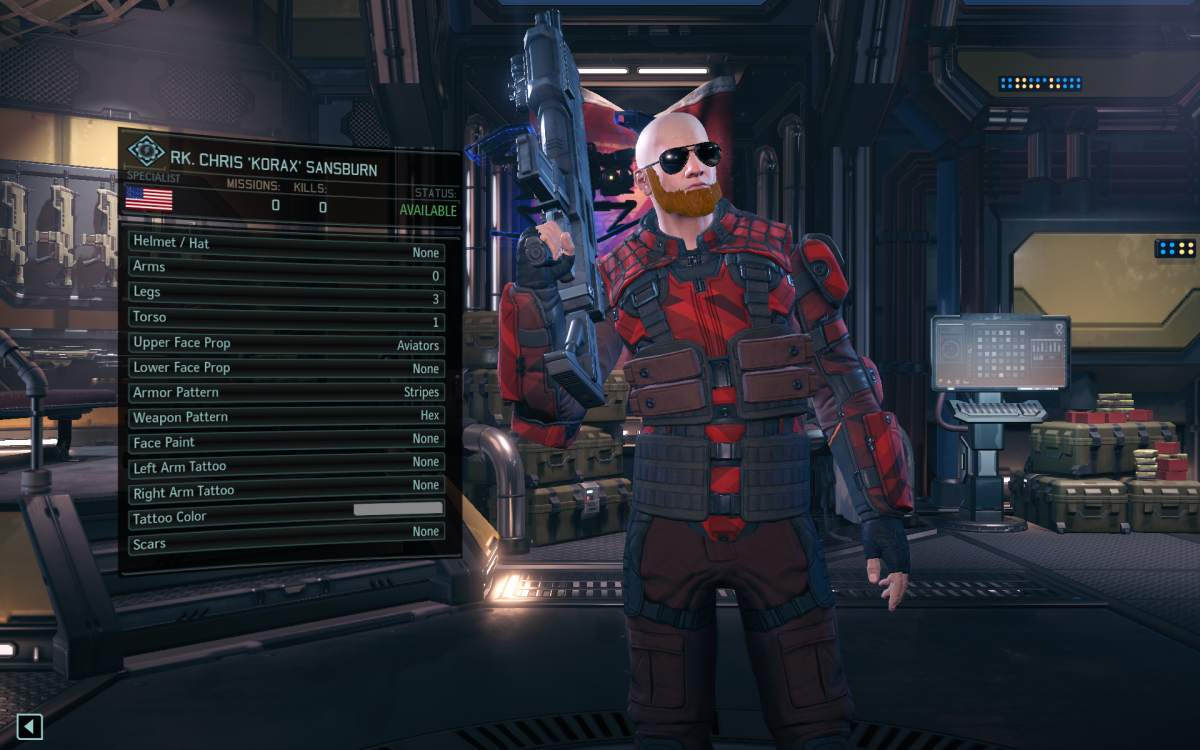Select the Face Paint row

[x=286, y=442]
